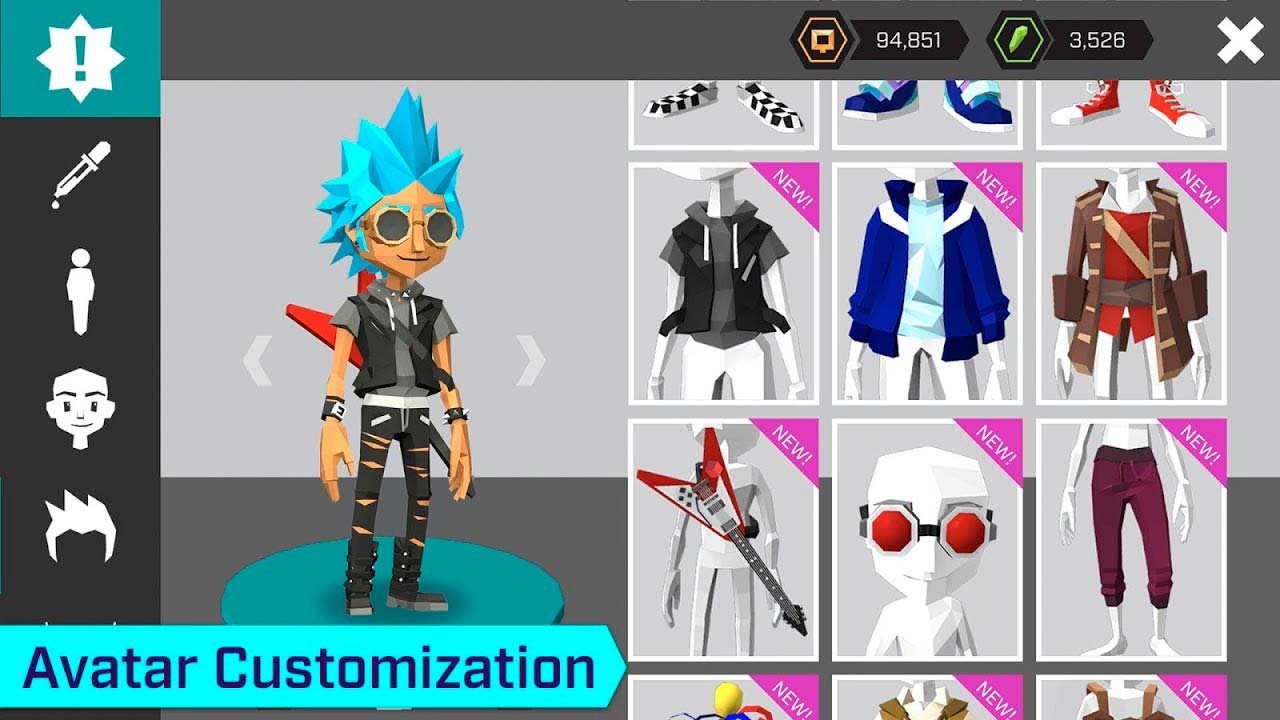Pick the red octagonal goggles
Image resolution: width=1280 pixels, height=720 pixels.
click(927, 539)
